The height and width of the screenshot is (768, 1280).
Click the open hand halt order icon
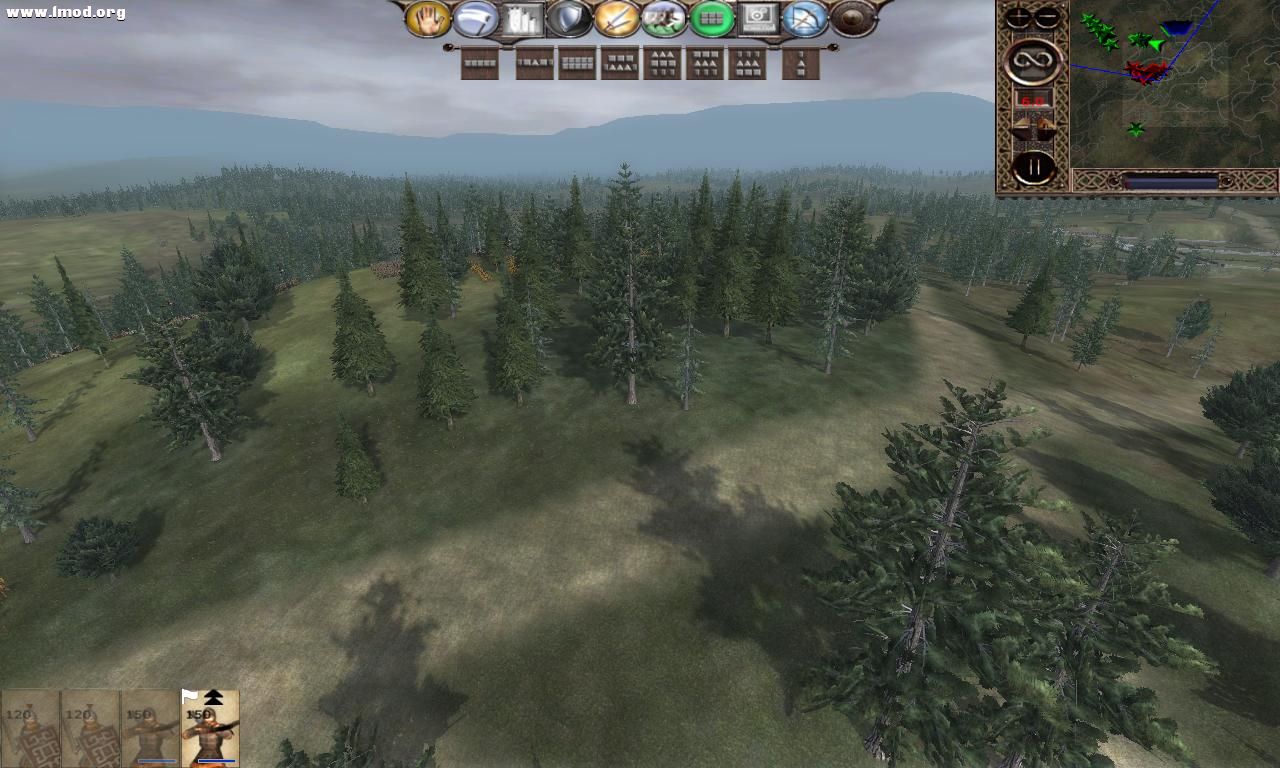(427, 19)
